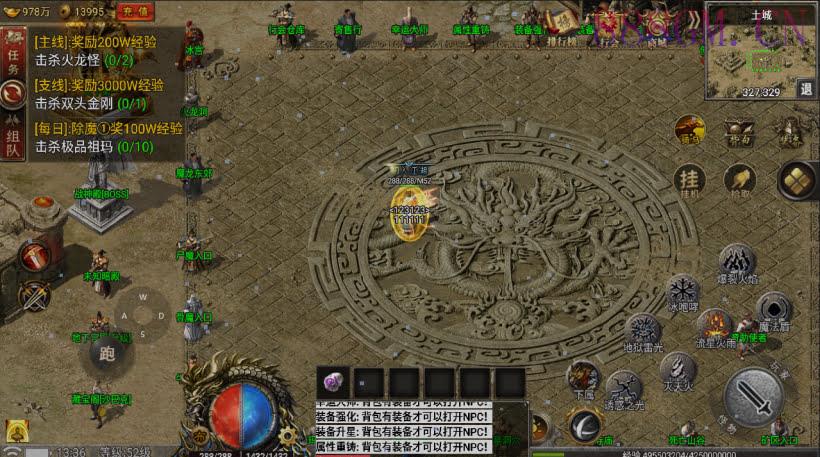
Task: Open the 充值 recharge button
Action: [135, 11]
